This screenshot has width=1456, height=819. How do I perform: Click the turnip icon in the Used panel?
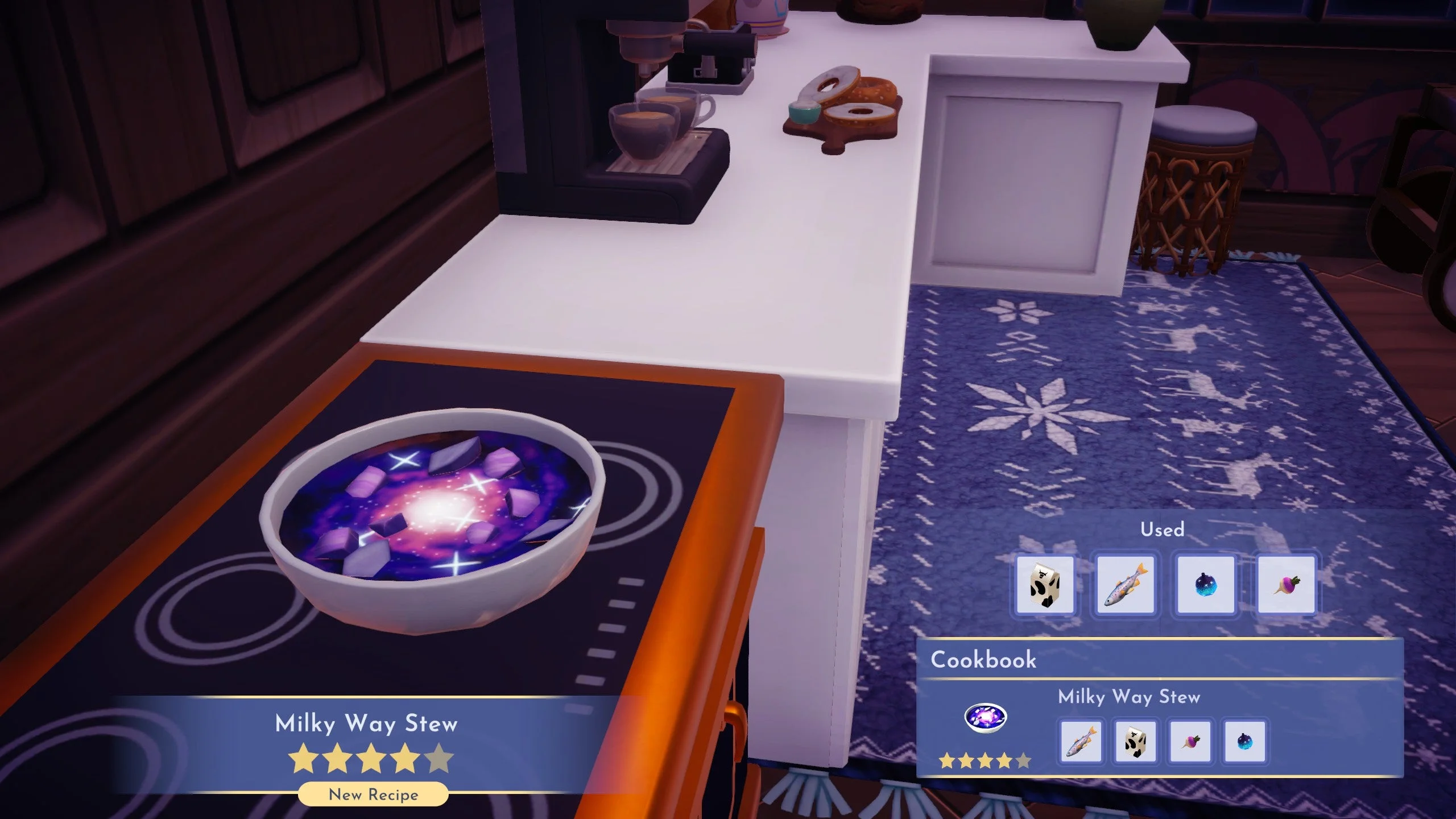click(x=1286, y=584)
